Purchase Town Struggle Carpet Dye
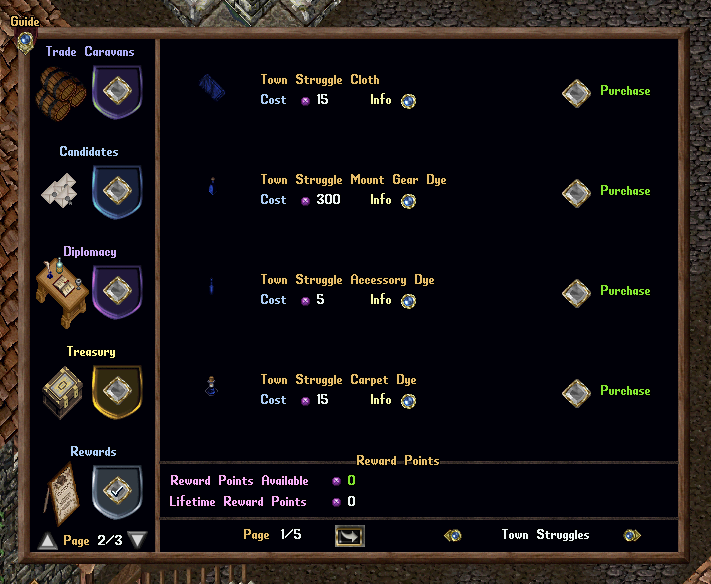Viewport: 711px width, 584px height. click(576, 392)
